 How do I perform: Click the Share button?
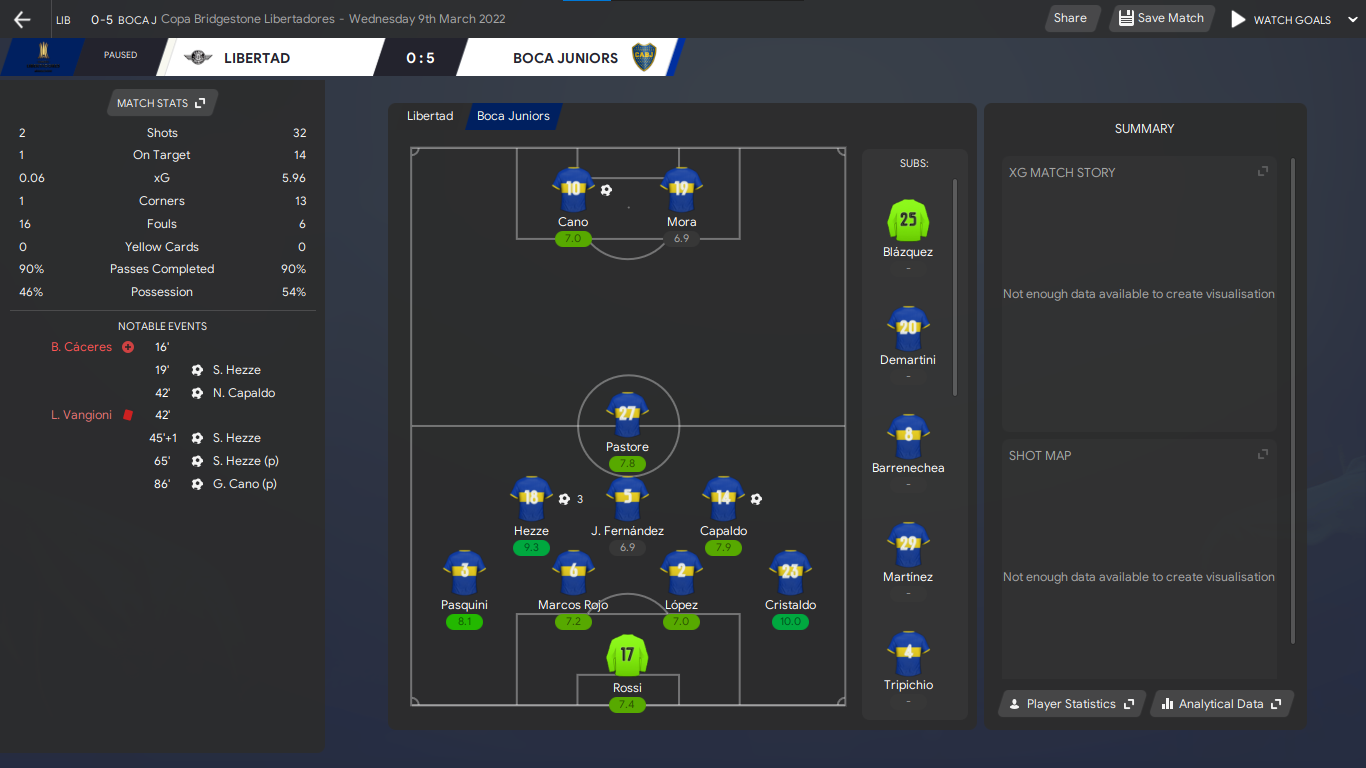[x=1070, y=18]
